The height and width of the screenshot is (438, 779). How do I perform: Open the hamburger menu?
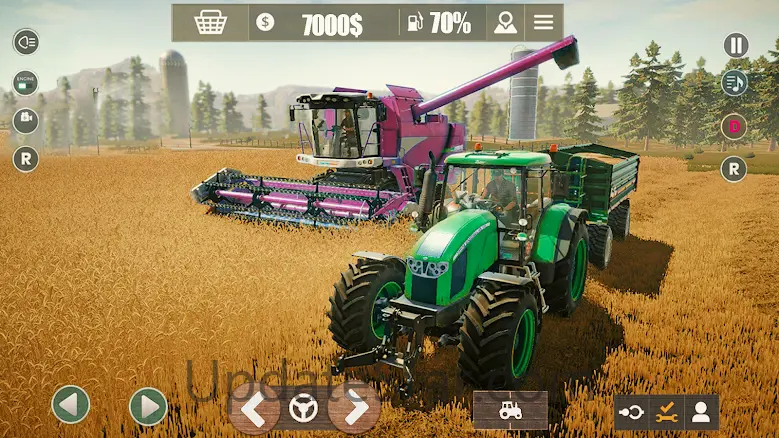pos(543,23)
